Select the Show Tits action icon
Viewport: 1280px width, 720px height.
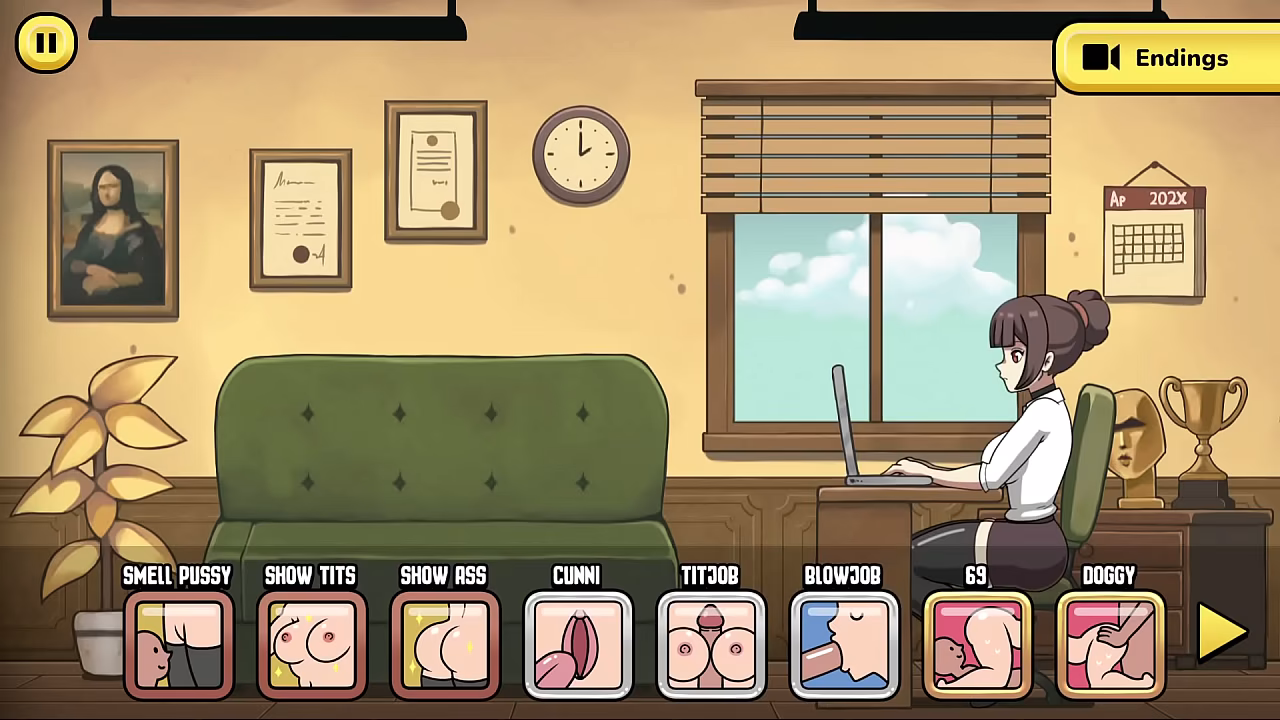pos(311,645)
